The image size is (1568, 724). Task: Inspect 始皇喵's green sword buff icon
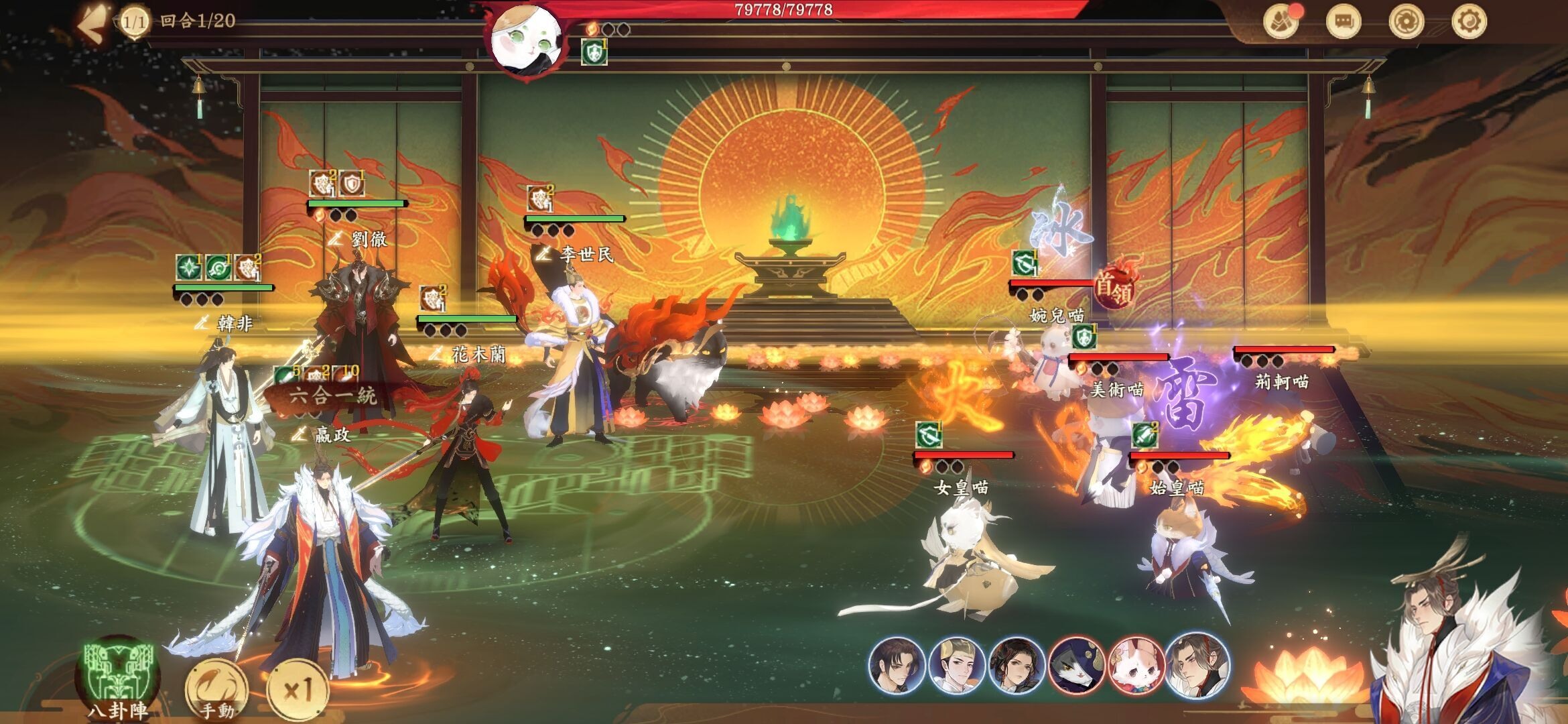click(x=1145, y=436)
